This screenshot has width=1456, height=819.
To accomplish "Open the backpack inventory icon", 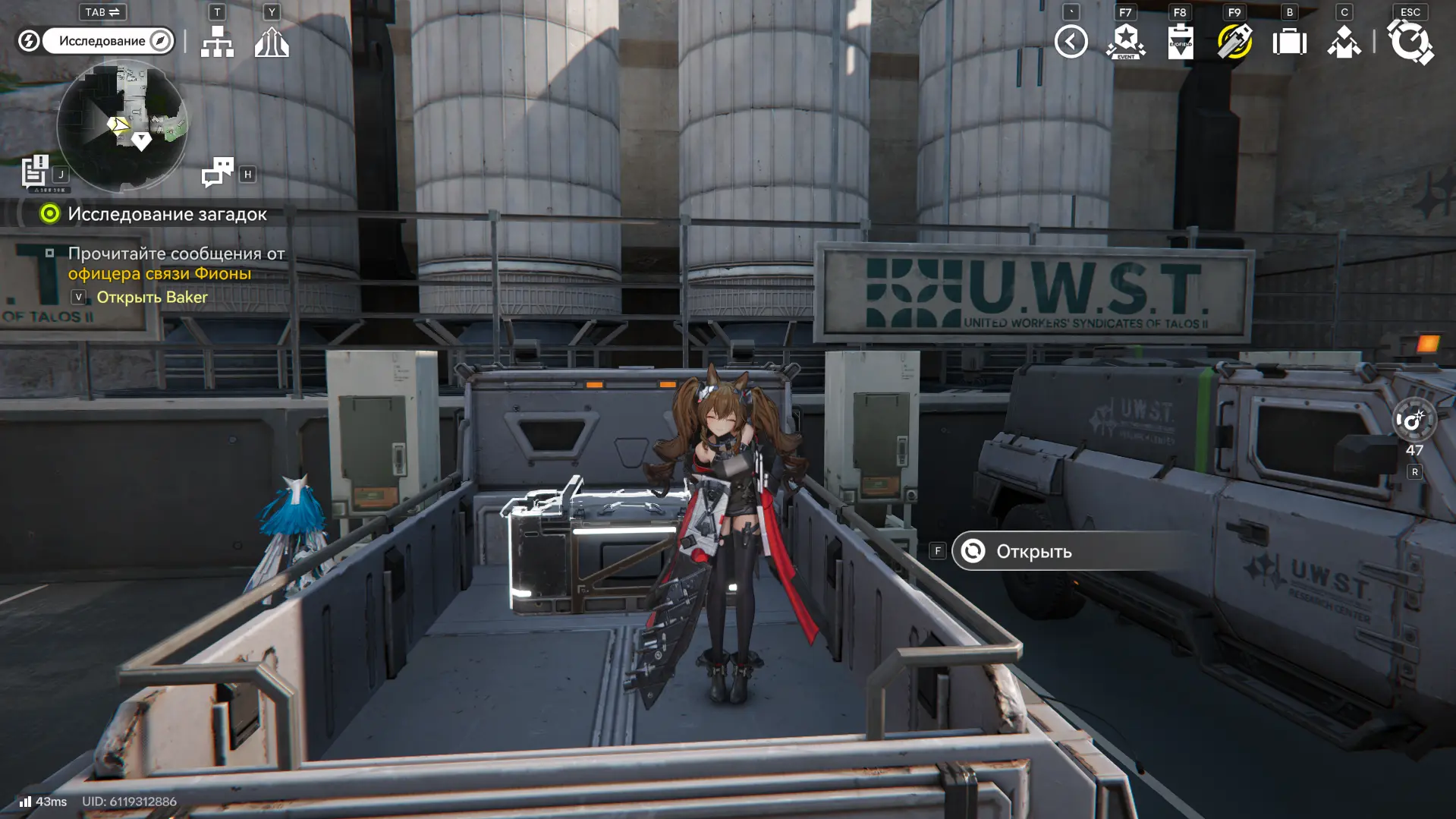I will click(x=1289, y=42).
